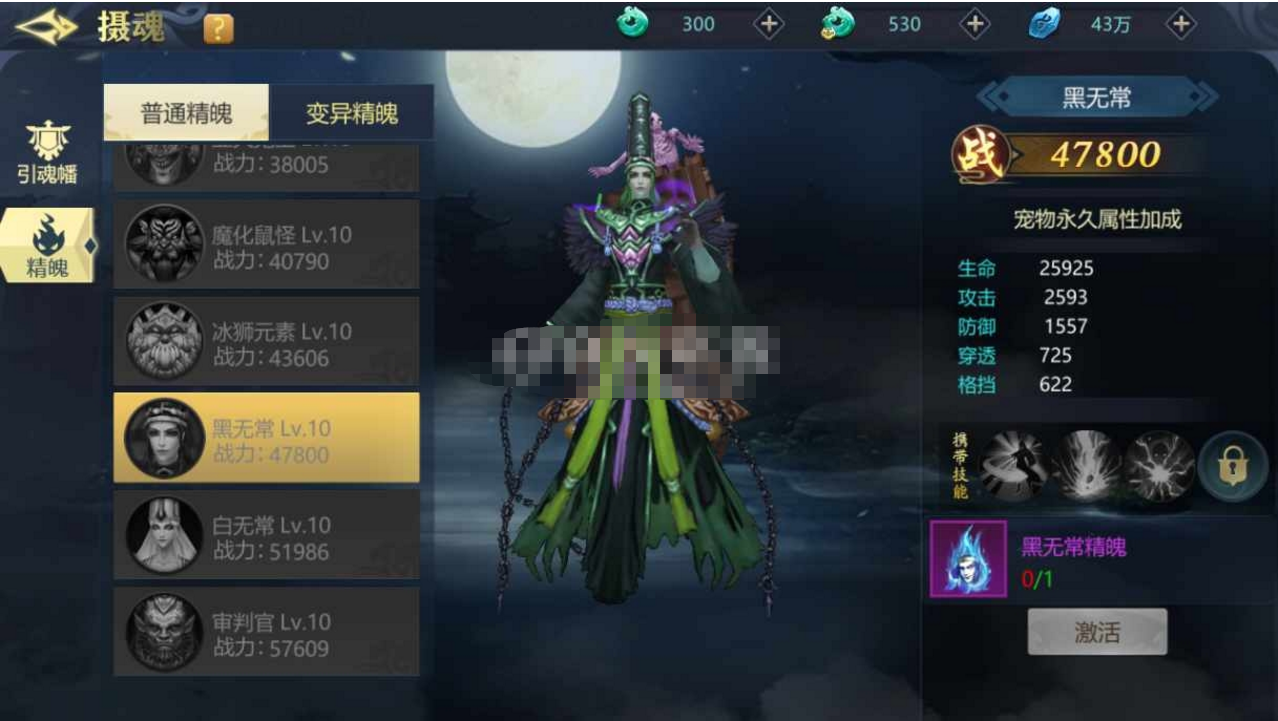Image resolution: width=1278 pixels, height=721 pixels.
Task: Select the 审判官 Lv.10 entry
Action: (266, 632)
